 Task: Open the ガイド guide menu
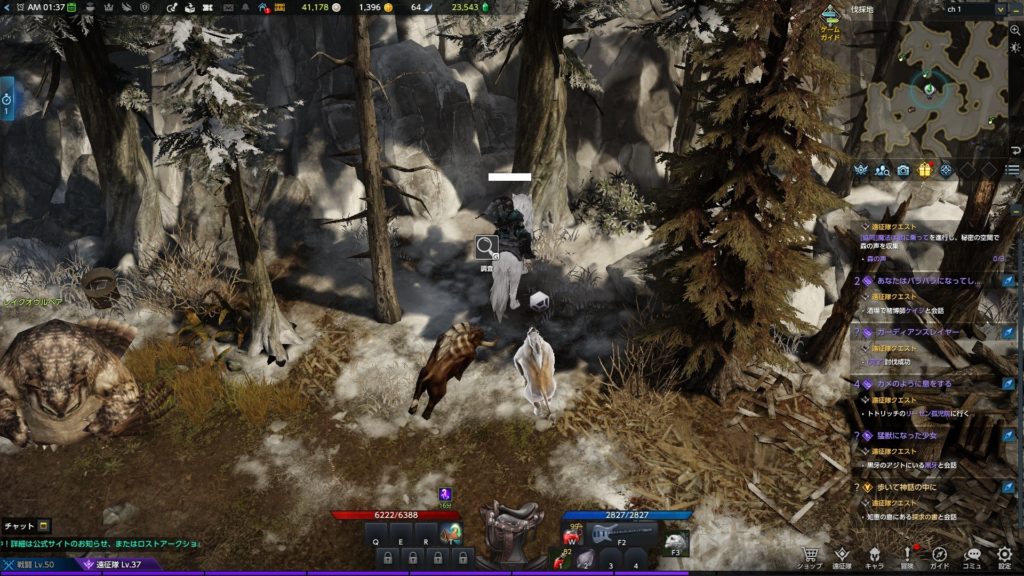click(x=940, y=557)
